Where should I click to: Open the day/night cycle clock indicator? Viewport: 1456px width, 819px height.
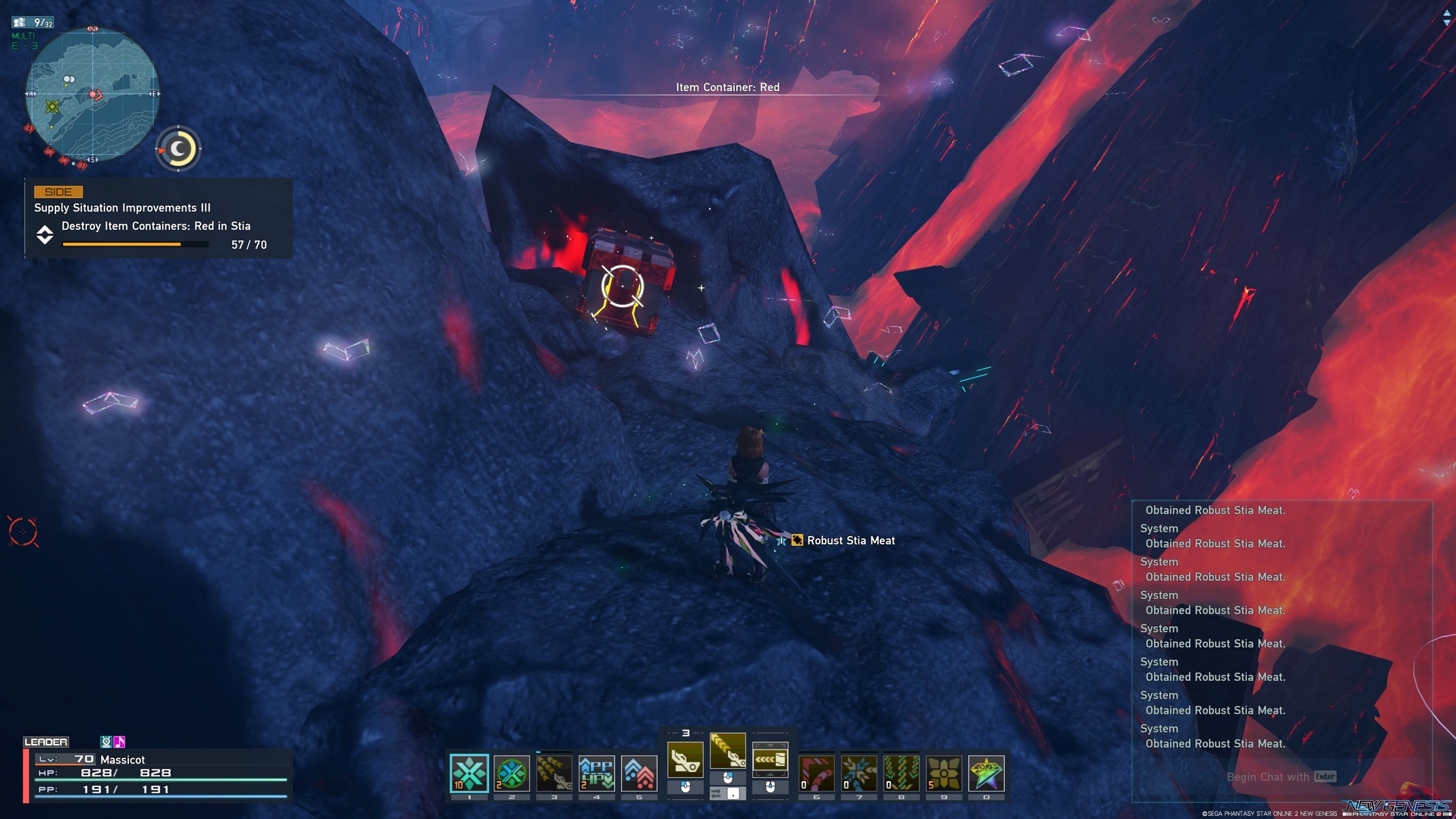[x=179, y=149]
